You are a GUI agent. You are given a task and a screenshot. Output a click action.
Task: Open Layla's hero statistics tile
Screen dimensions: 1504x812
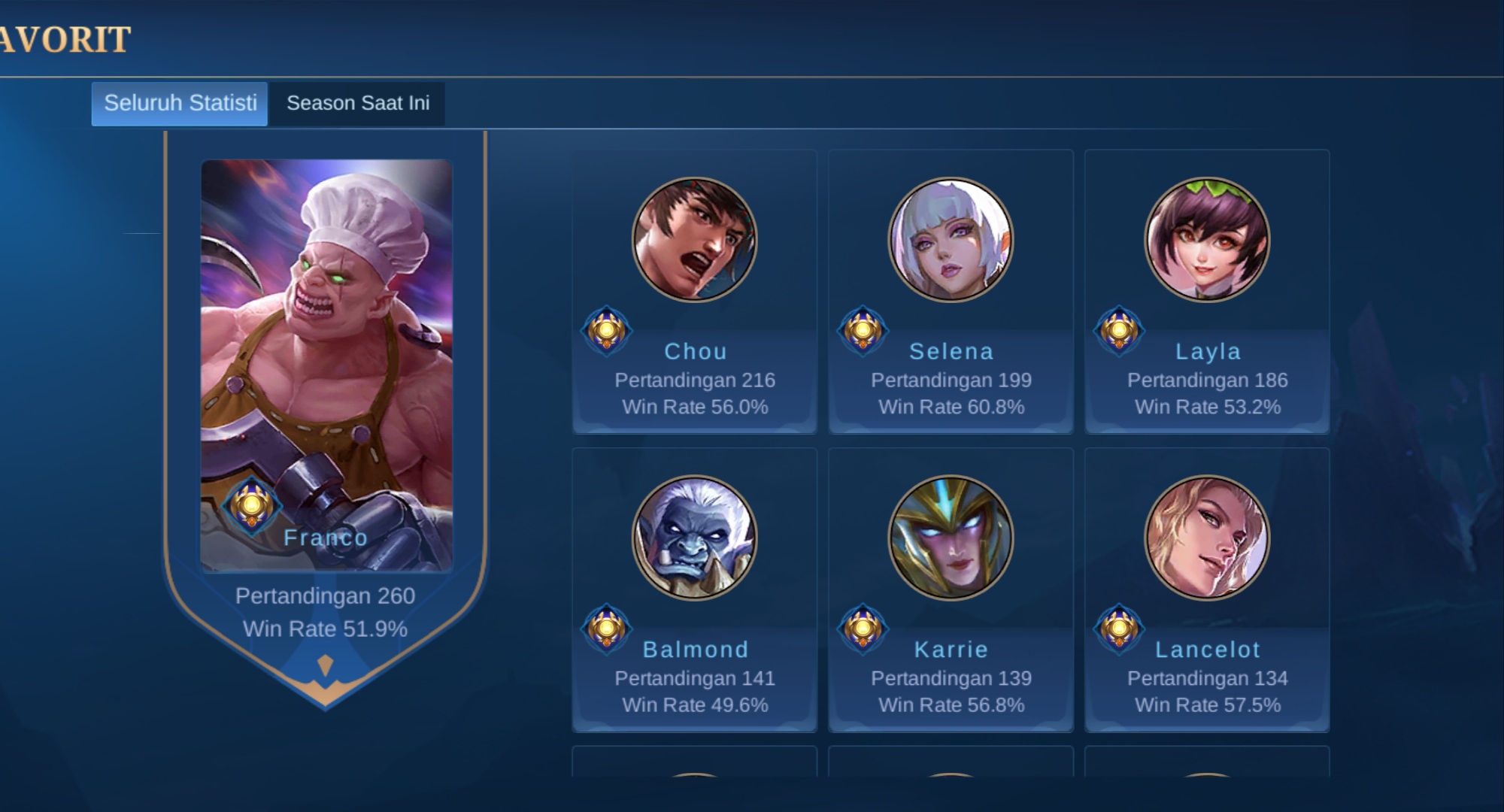click(1207, 292)
